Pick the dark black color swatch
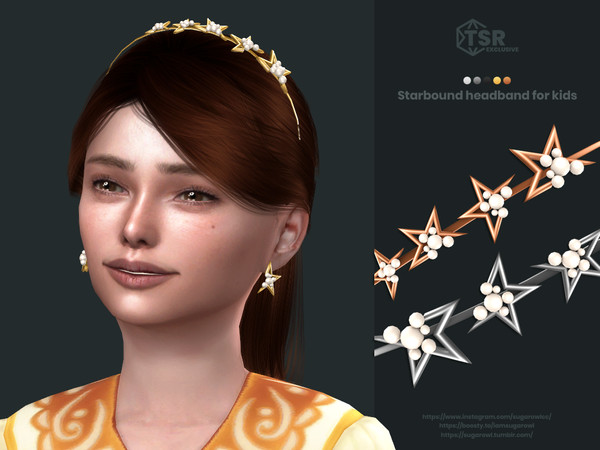Image resolution: width=600 pixels, height=450 pixels. coord(487,80)
